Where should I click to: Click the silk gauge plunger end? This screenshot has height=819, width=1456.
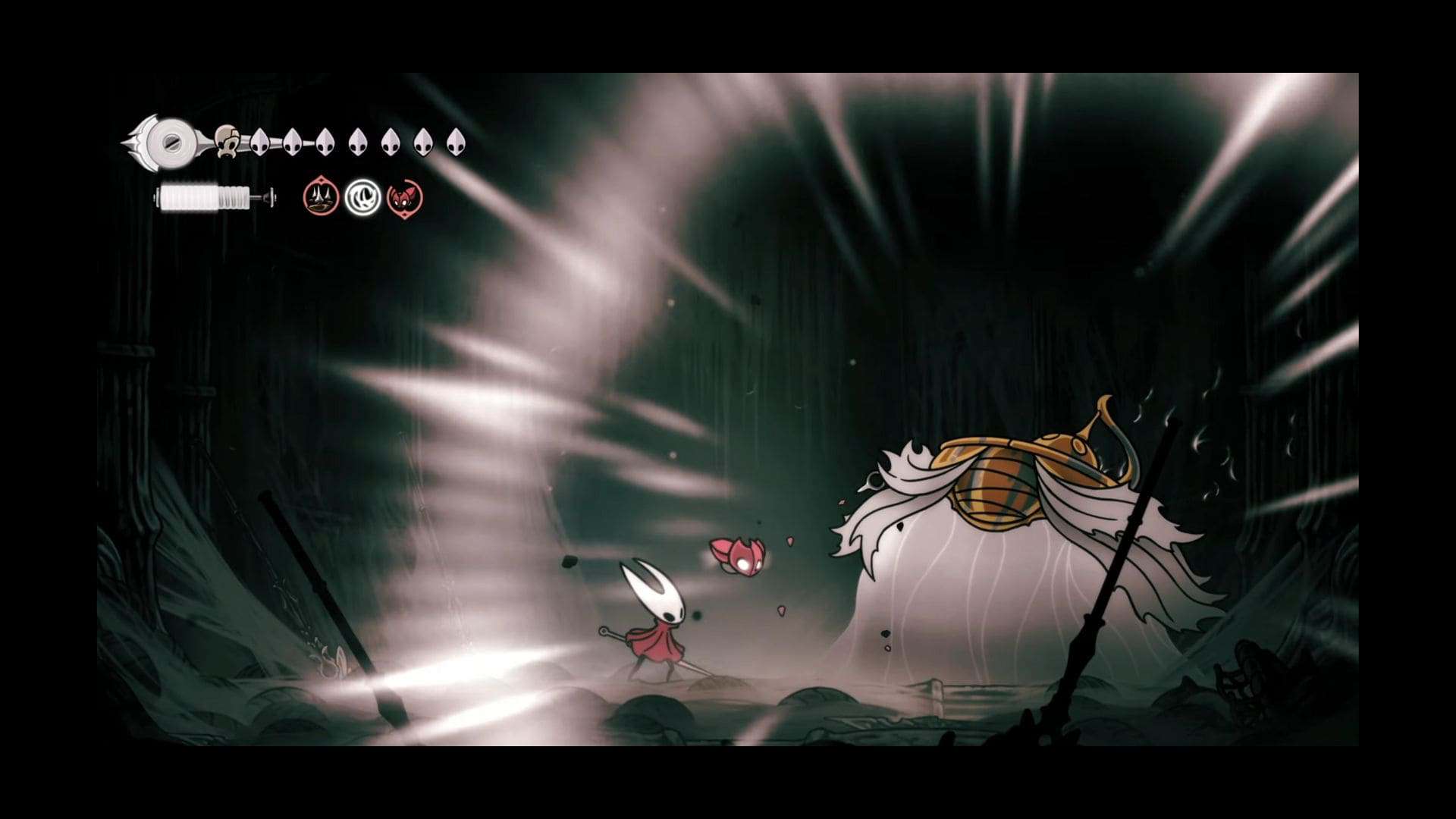pos(269,197)
